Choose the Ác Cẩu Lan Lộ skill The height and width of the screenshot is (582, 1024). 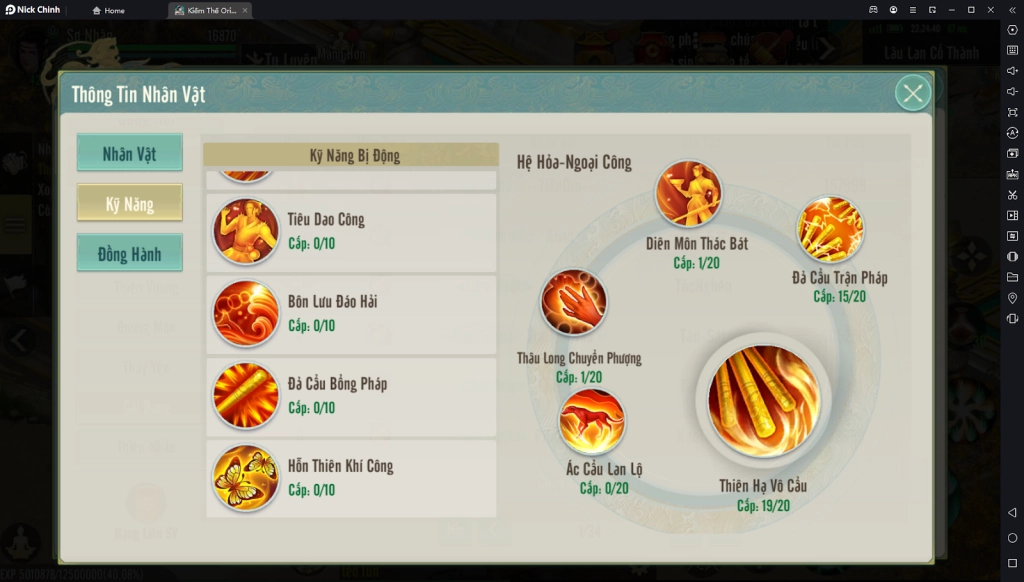pos(592,422)
